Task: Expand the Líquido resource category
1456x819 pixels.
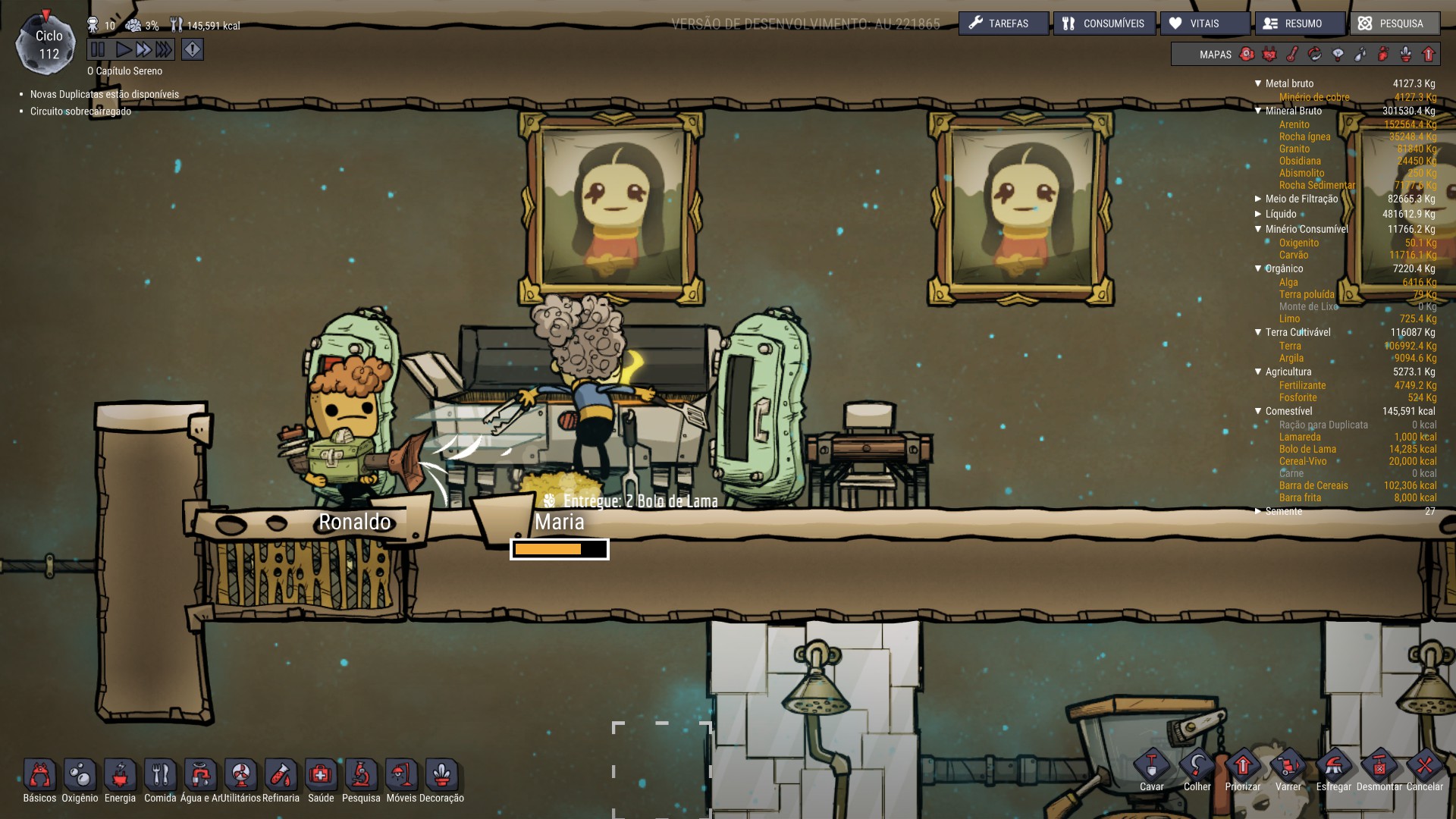Action: [1259, 214]
